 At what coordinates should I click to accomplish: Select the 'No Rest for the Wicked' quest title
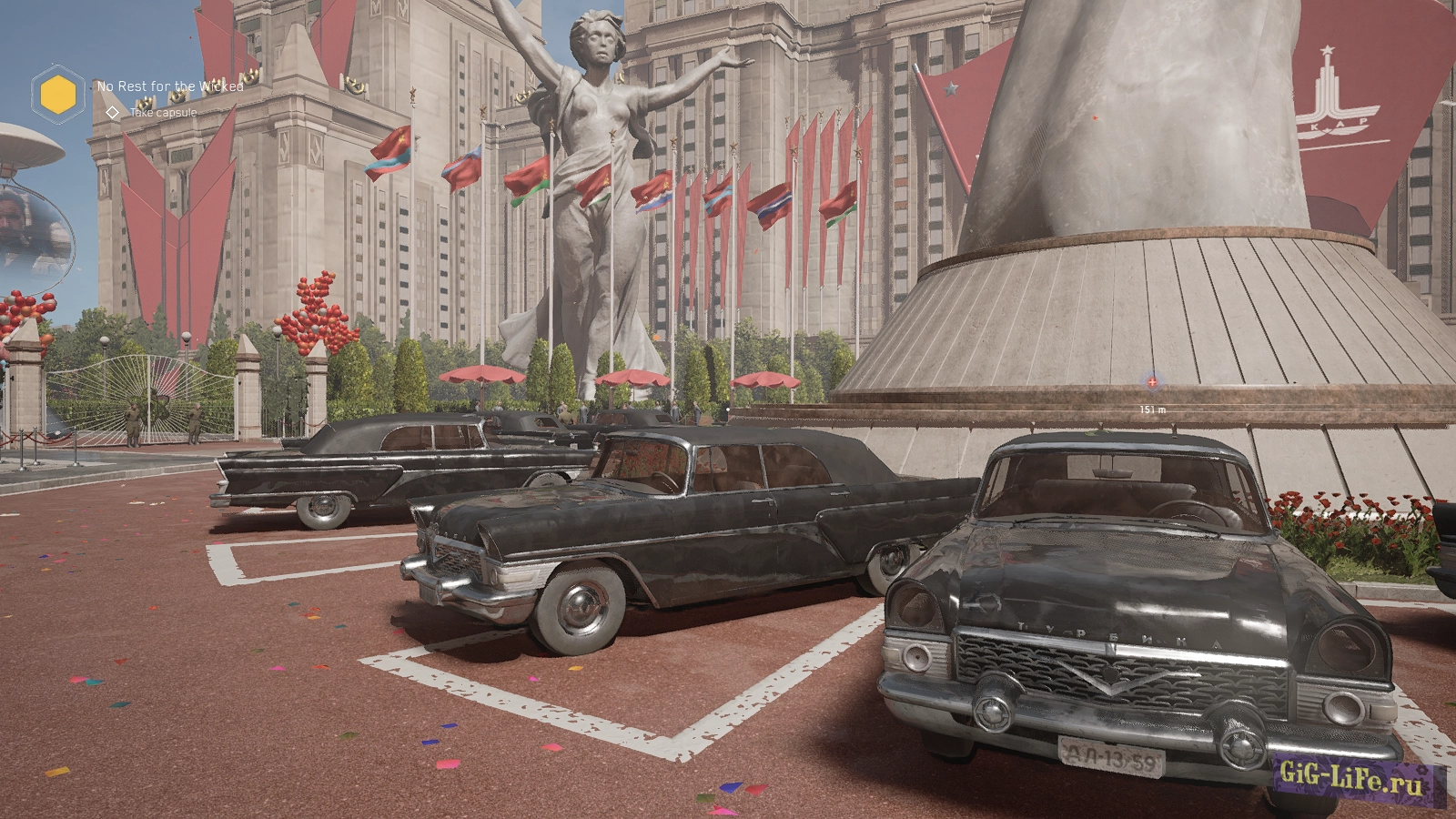point(170,86)
